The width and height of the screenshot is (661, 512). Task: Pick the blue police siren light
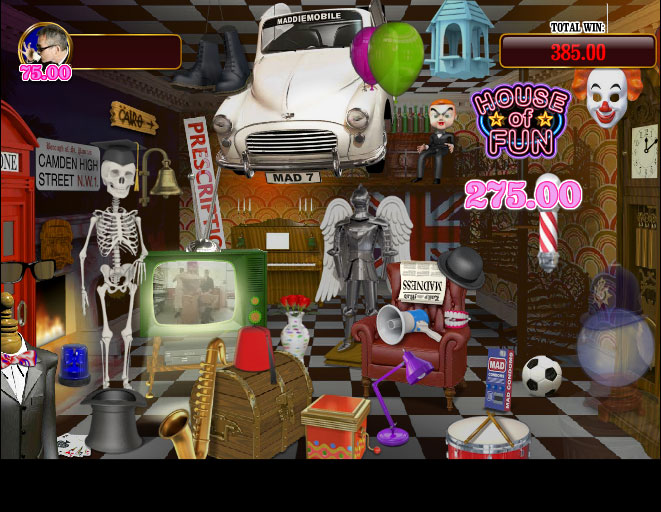[74, 364]
